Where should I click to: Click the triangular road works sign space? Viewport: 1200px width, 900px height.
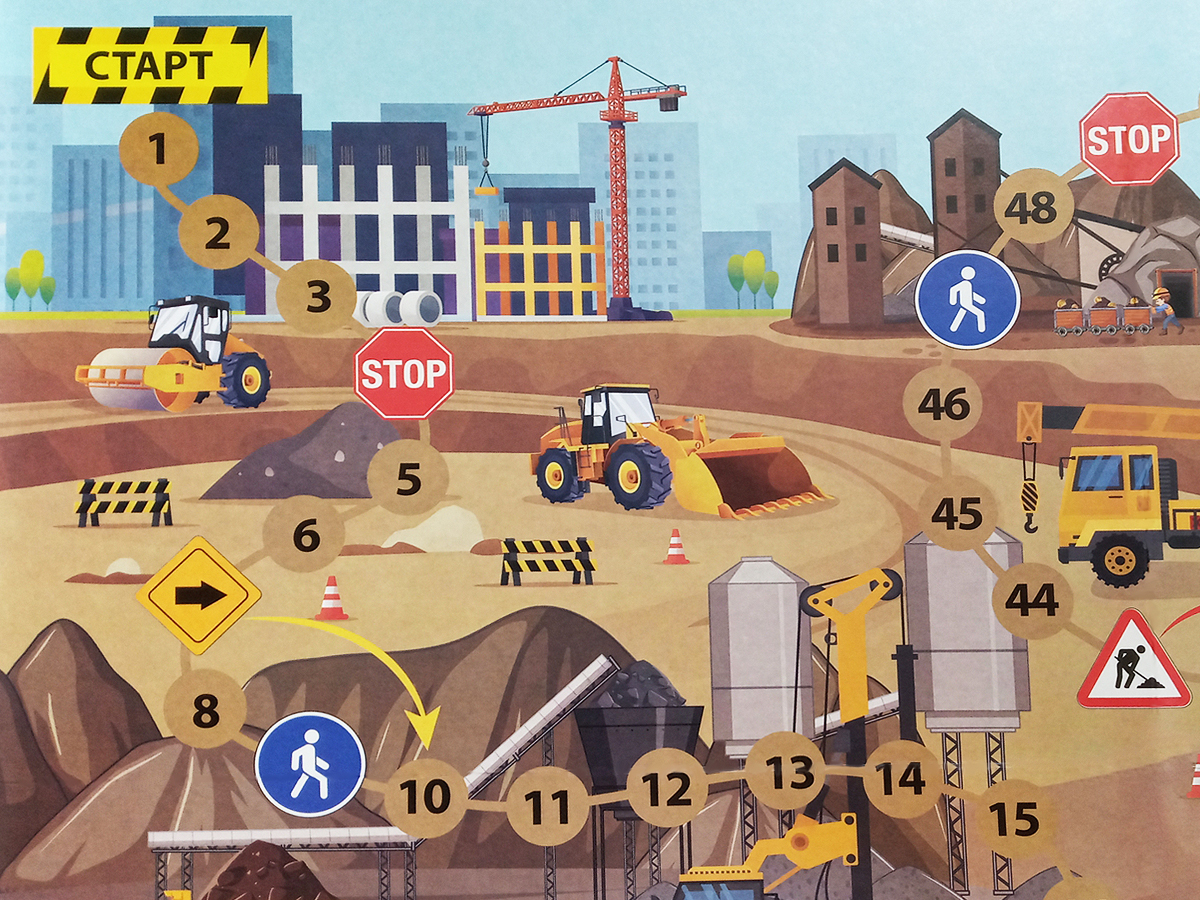tap(1134, 663)
